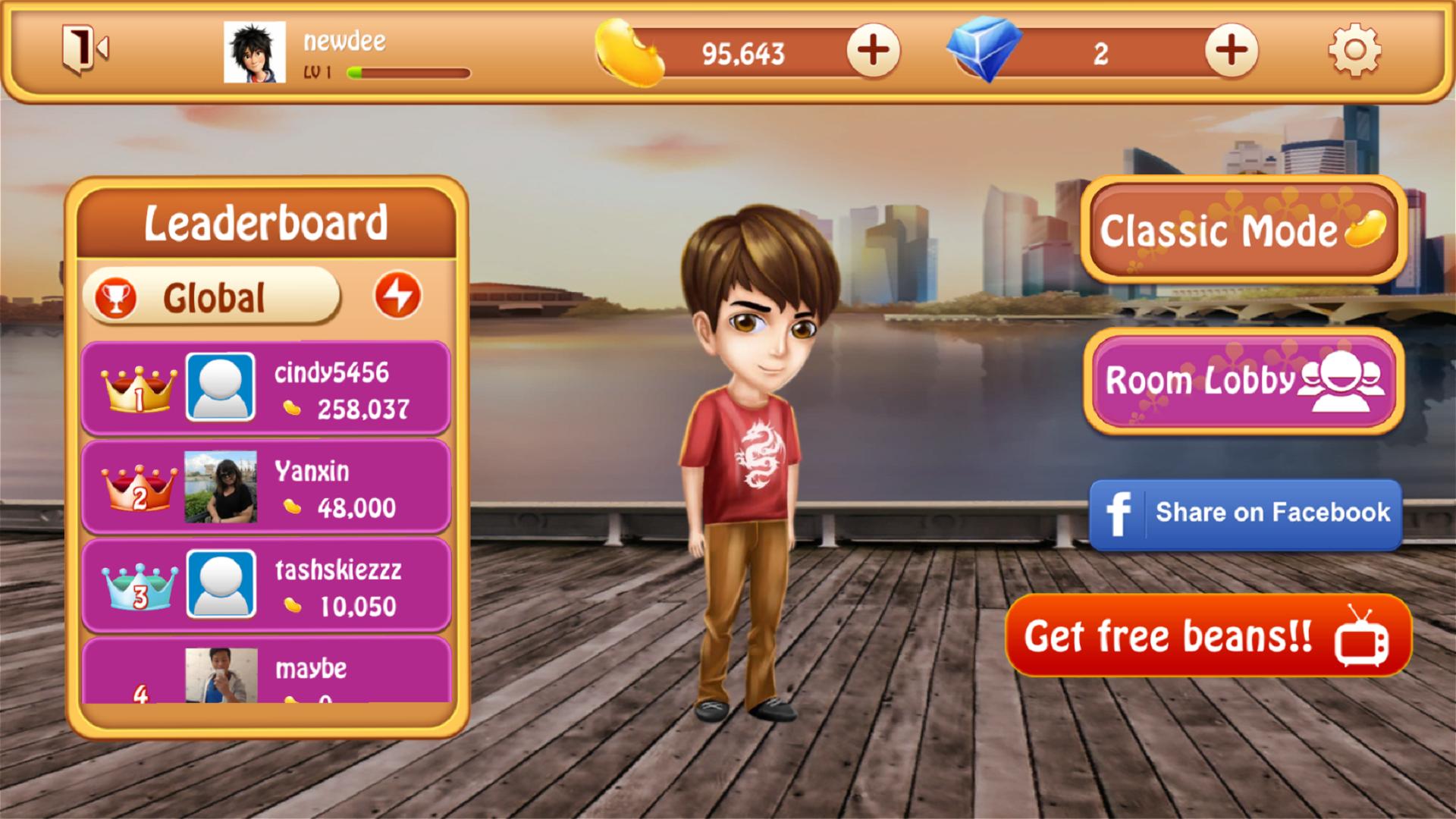This screenshot has width=1456, height=819.
Task: Share on Facebook
Action: (1245, 513)
